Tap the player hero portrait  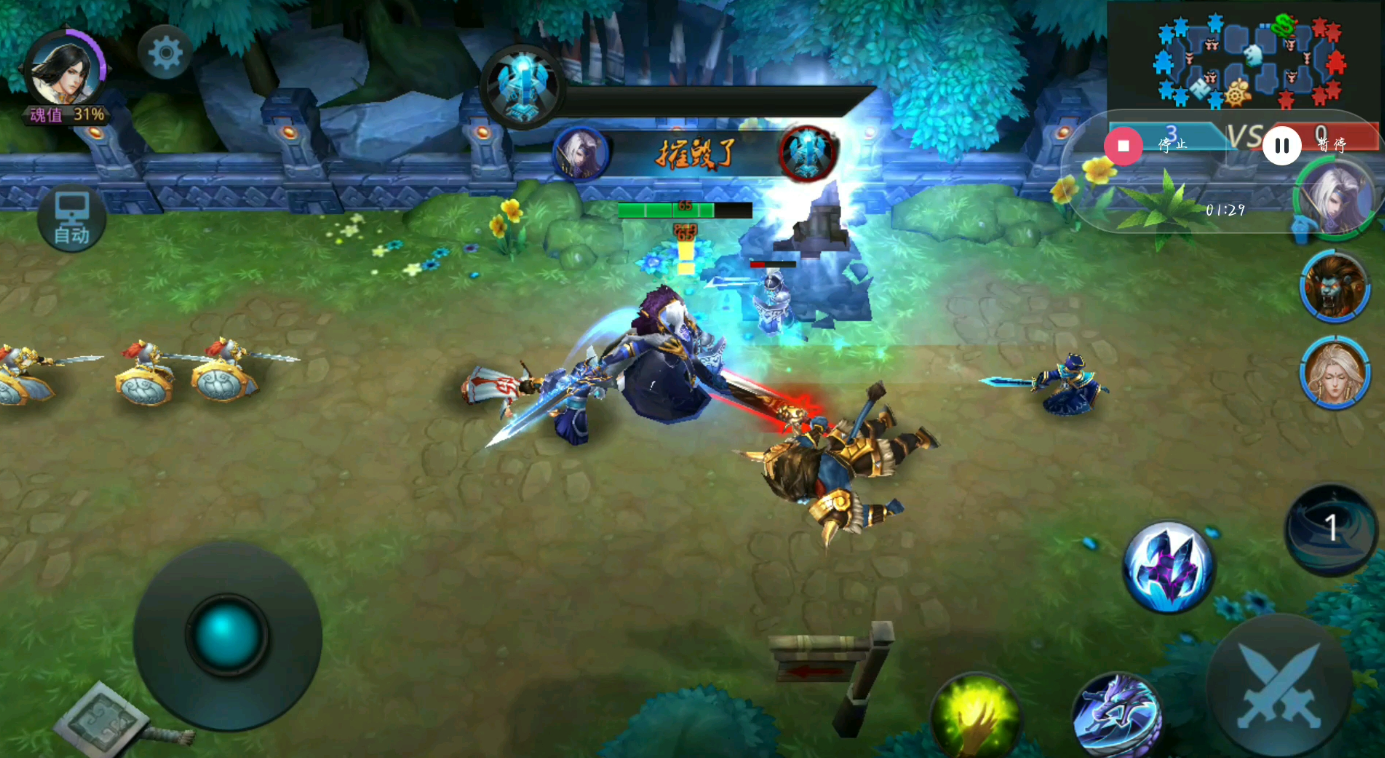[x=64, y=69]
